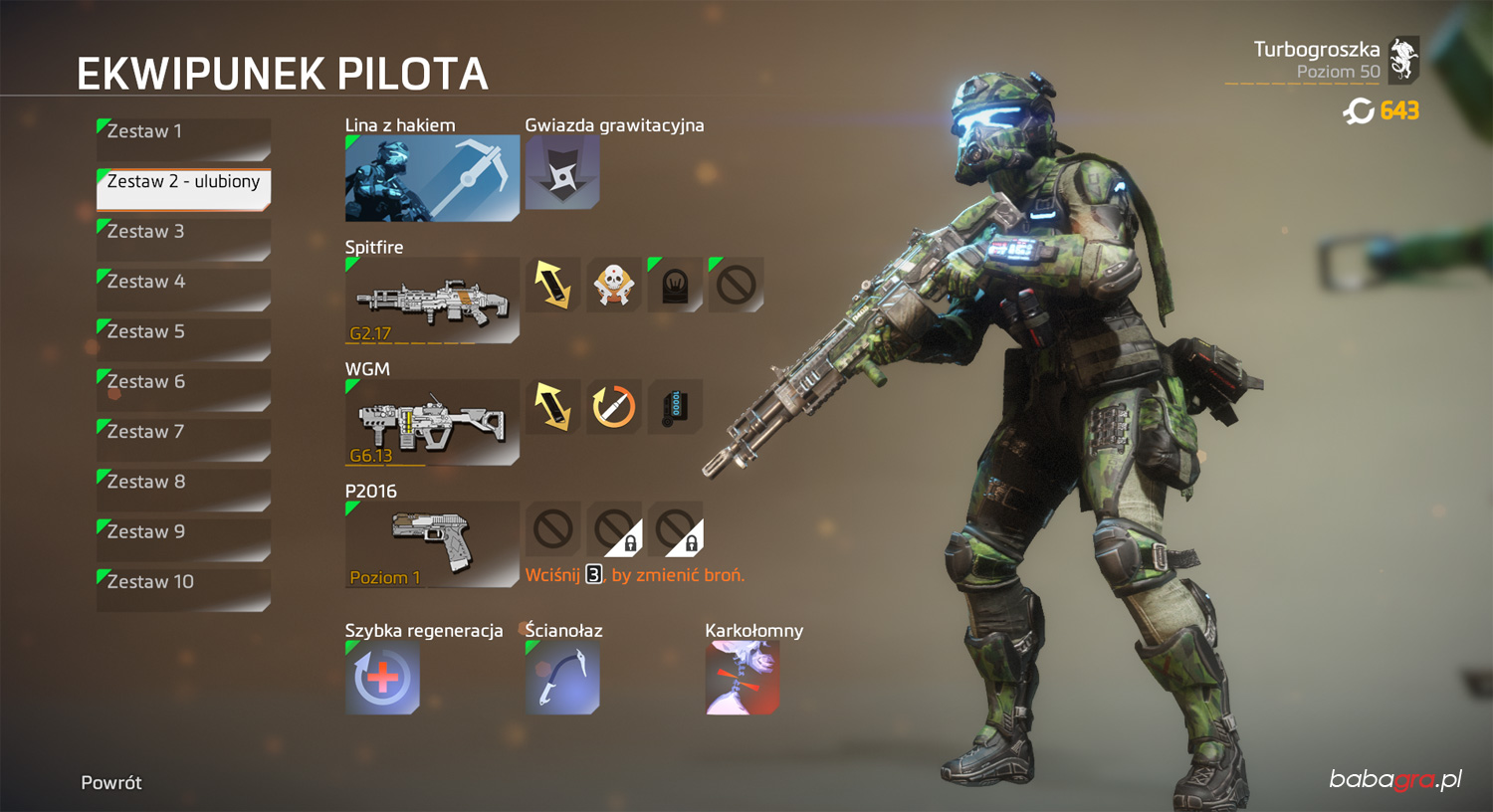Change the Lina z hakiem tactical ability

432,178
